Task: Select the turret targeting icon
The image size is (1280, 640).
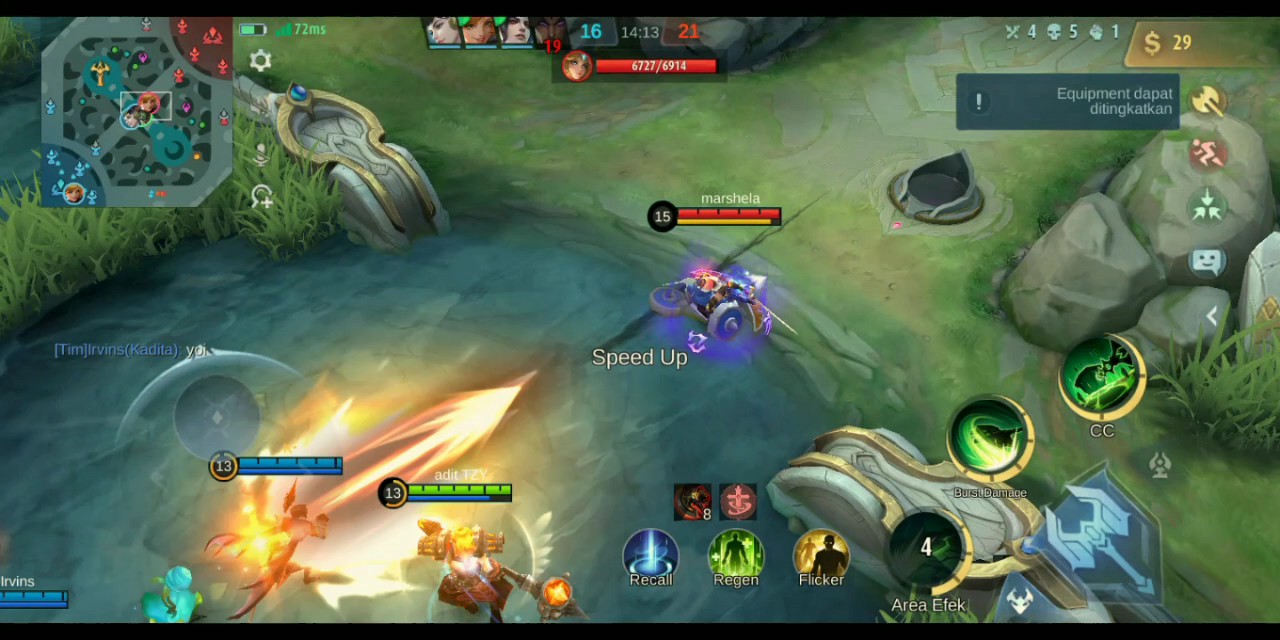Action: coord(1160,465)
